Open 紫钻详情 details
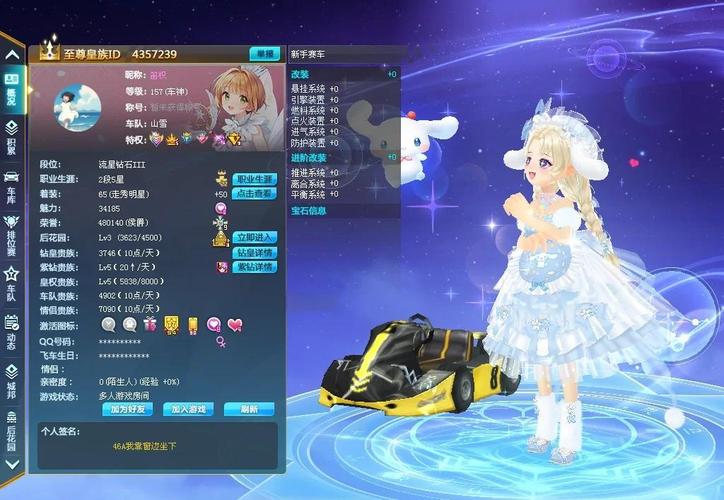 (254, 267)
